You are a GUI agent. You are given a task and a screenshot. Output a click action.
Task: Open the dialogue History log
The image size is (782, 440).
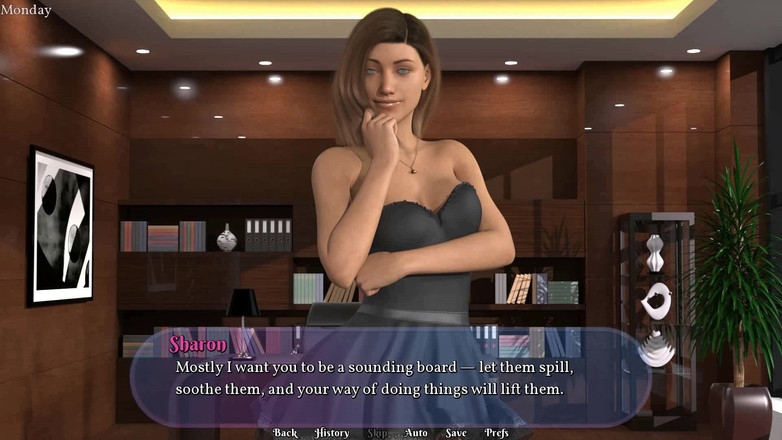[332, 433]
